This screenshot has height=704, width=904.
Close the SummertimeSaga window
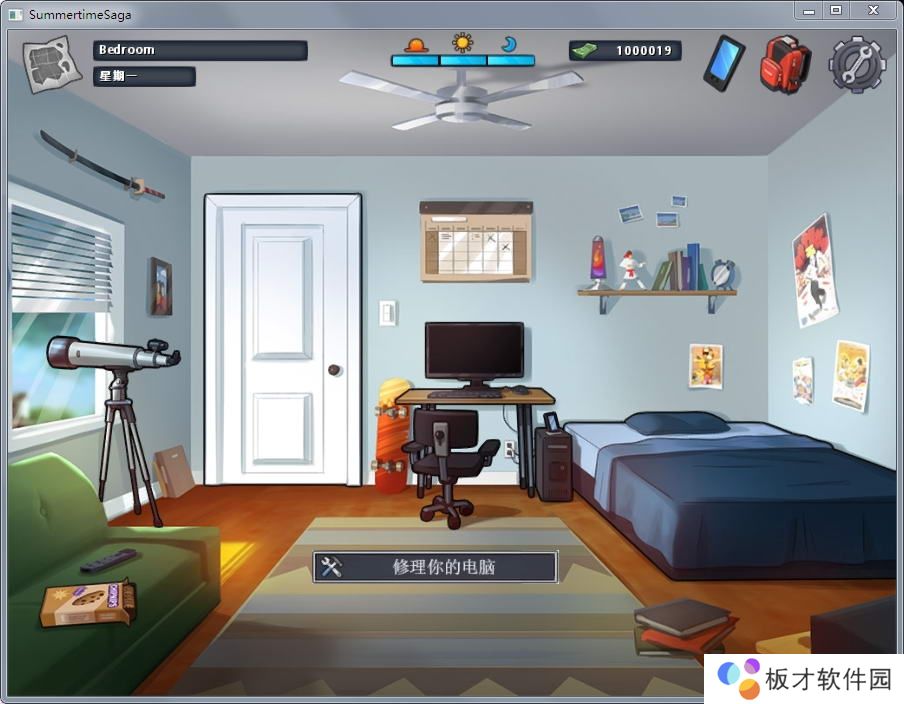873,10
